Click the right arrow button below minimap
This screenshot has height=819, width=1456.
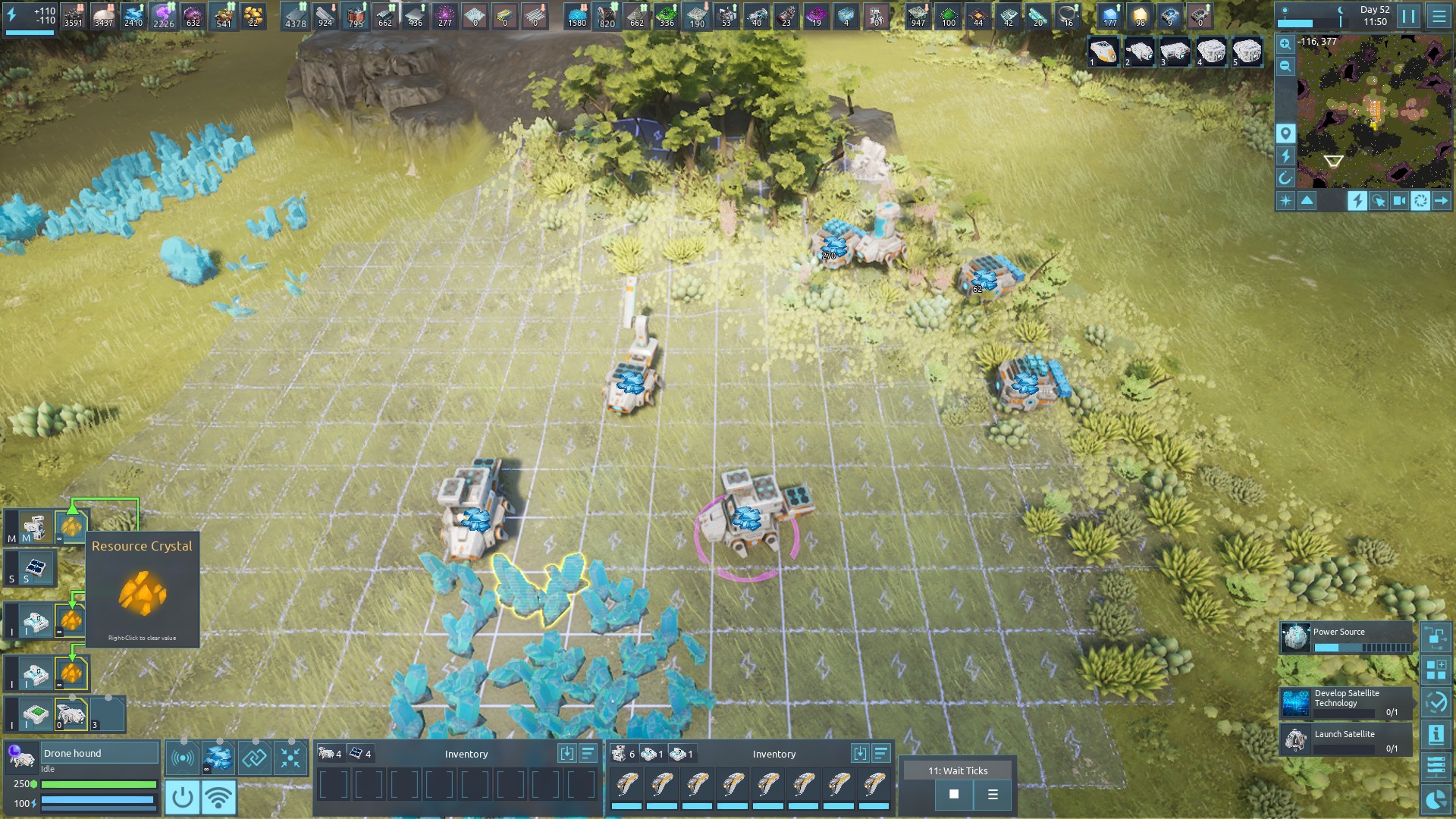click(x=1441, y=200)
